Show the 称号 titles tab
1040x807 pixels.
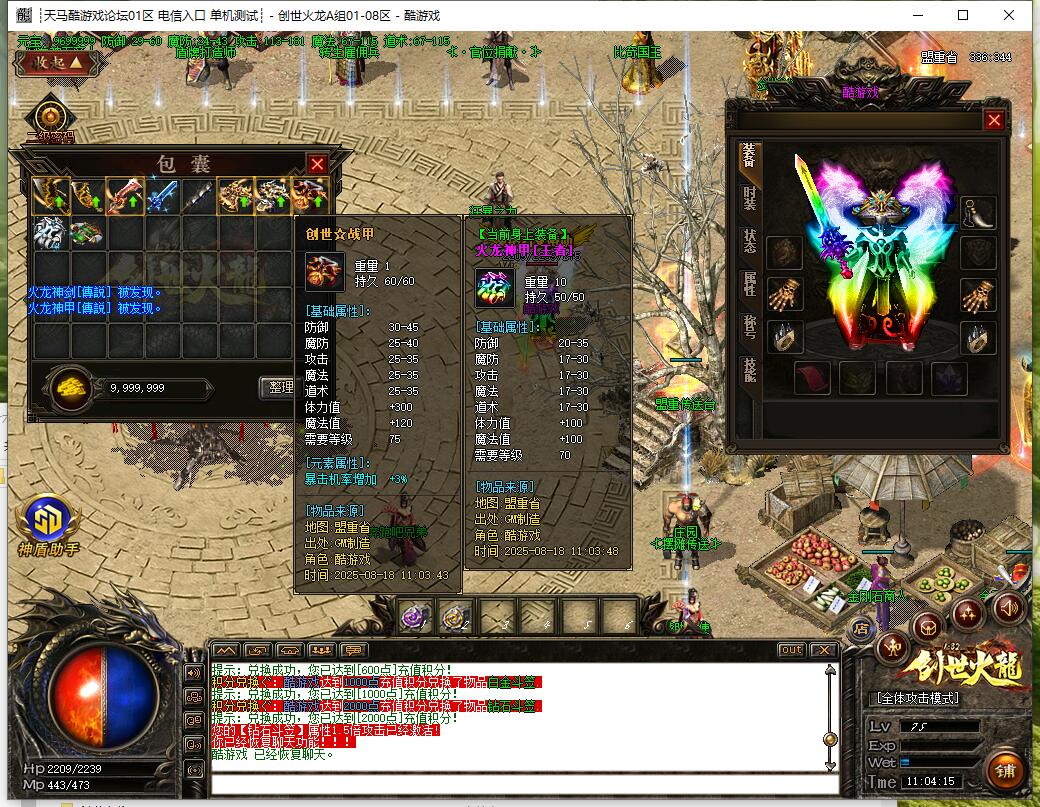pyautogui.click(x=749, y=327)
